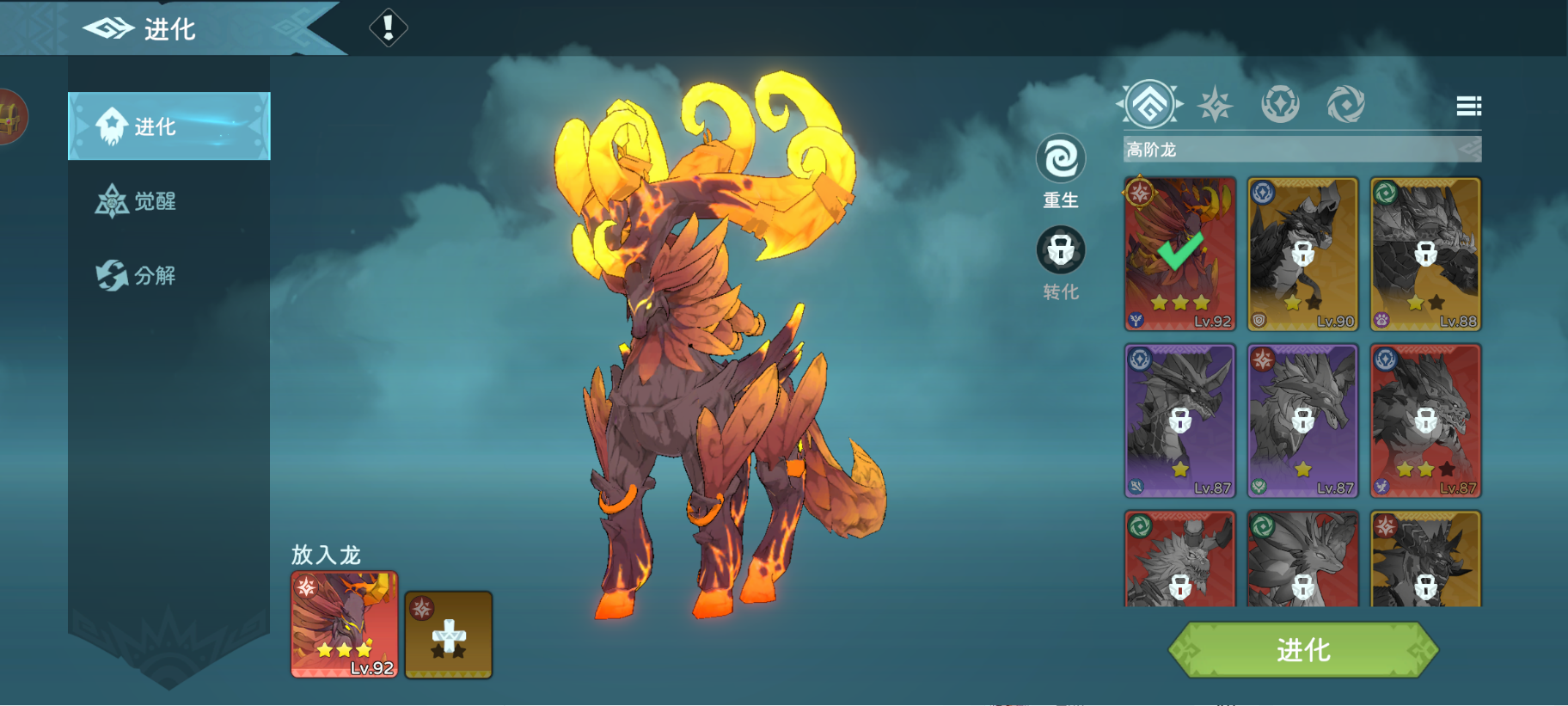Choose the locked Lv.88 gold dragon card
The image size is (1568, 706).
click(1425, 254)
